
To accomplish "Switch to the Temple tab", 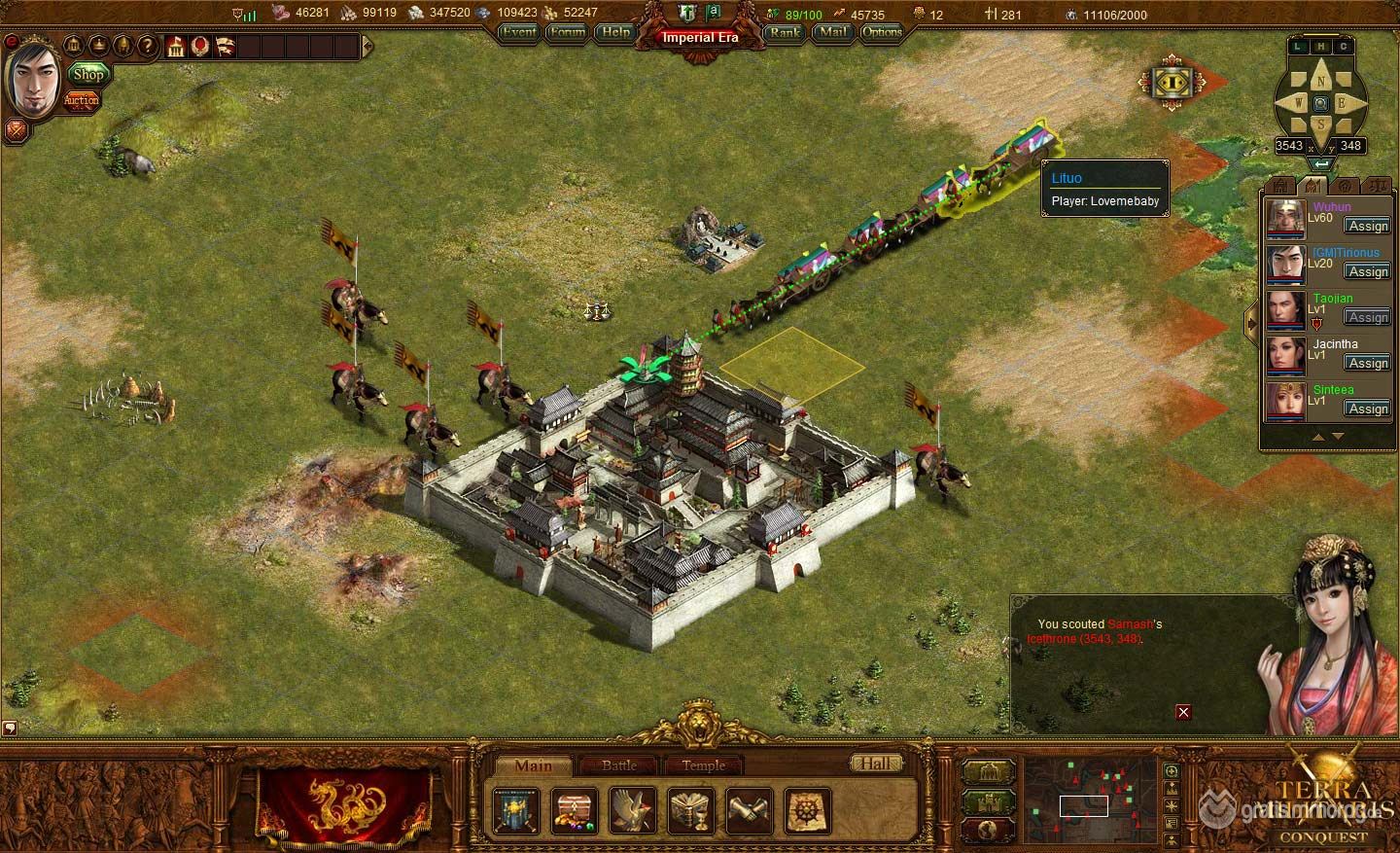I will coord(703,765).
